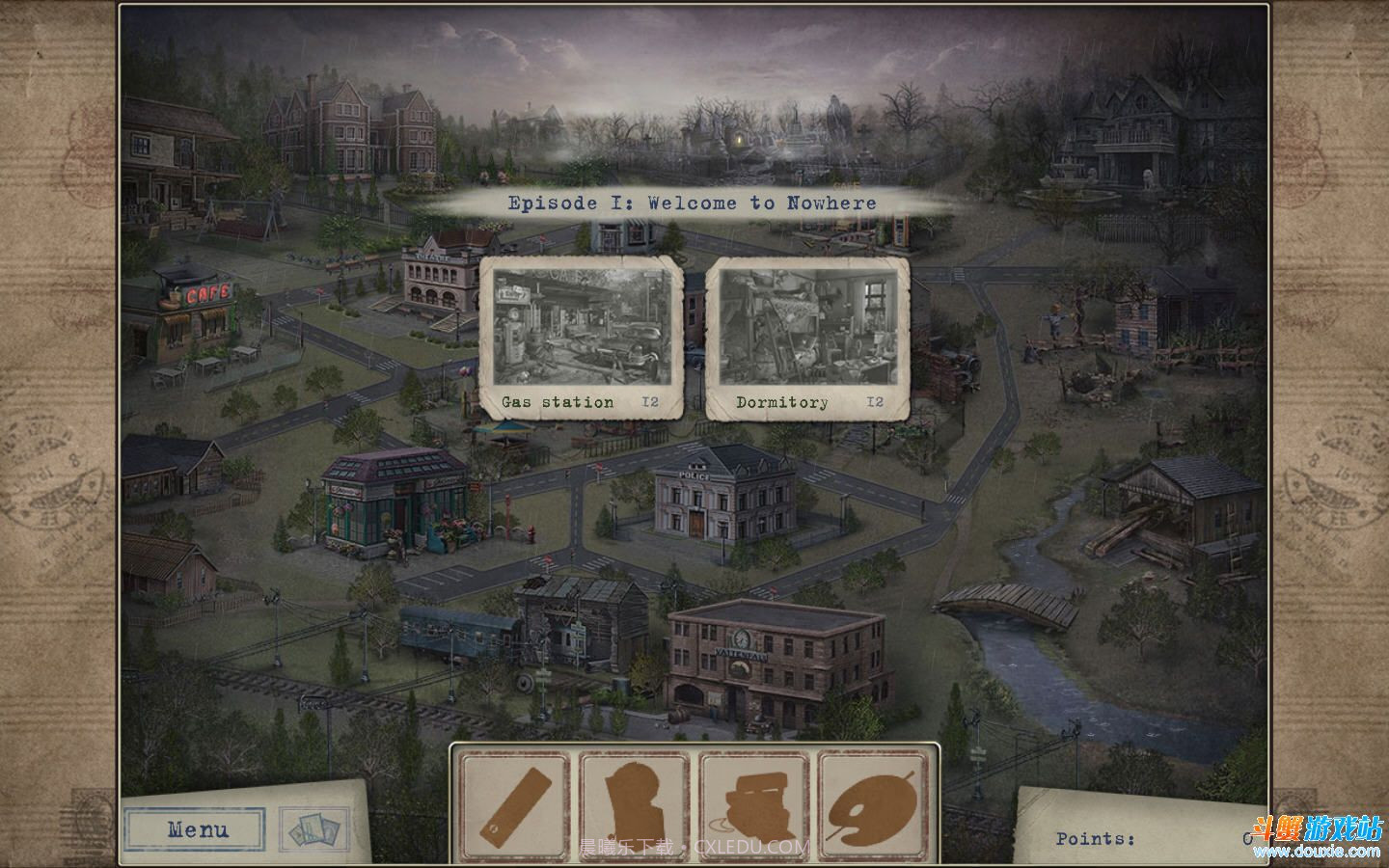The image size is (1389, 868).
Task: Select the flat tag silhouette slot
Action: (x=512, y=806)
